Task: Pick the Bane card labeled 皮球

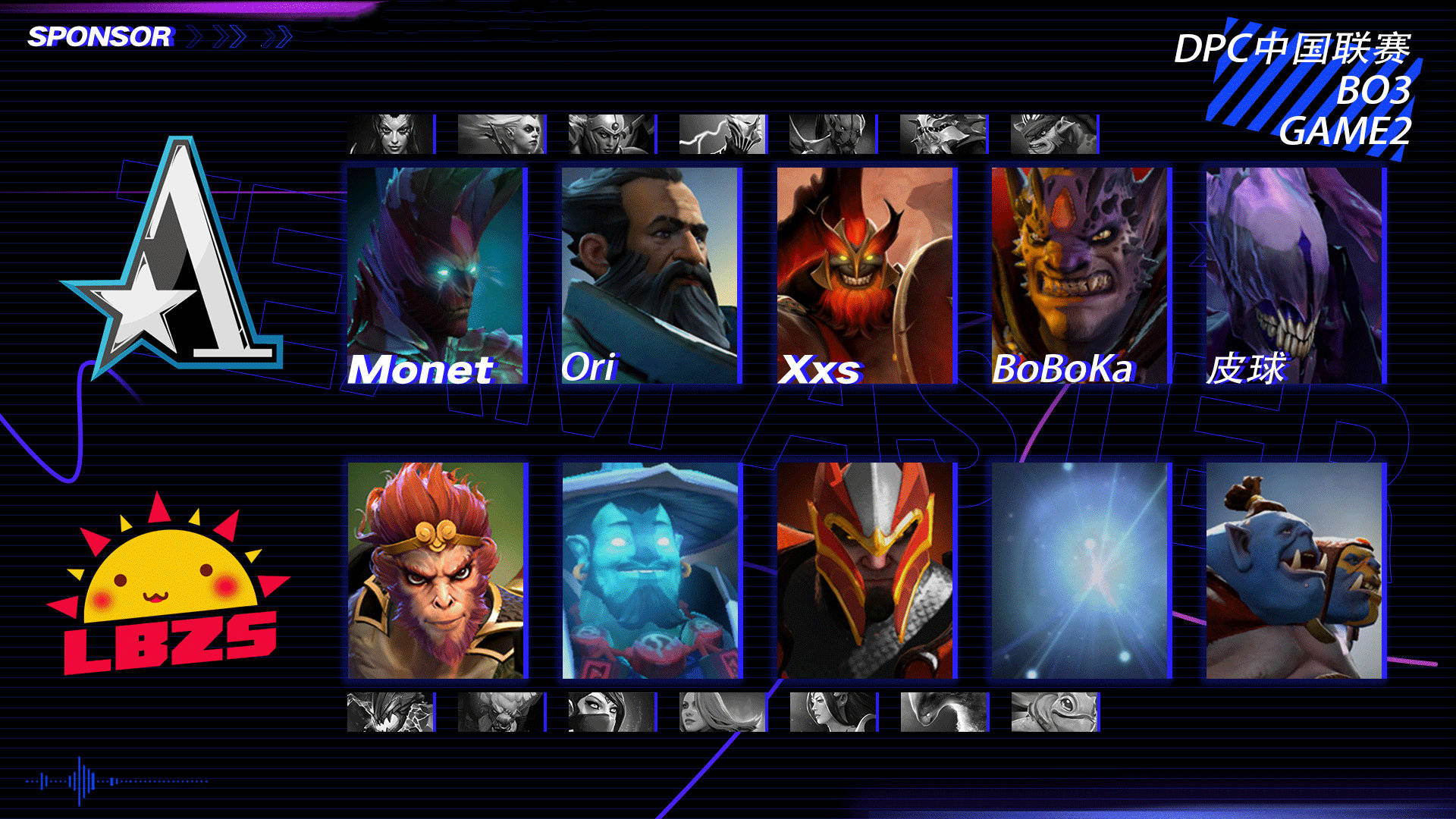Action: [x=1294, y=275]
